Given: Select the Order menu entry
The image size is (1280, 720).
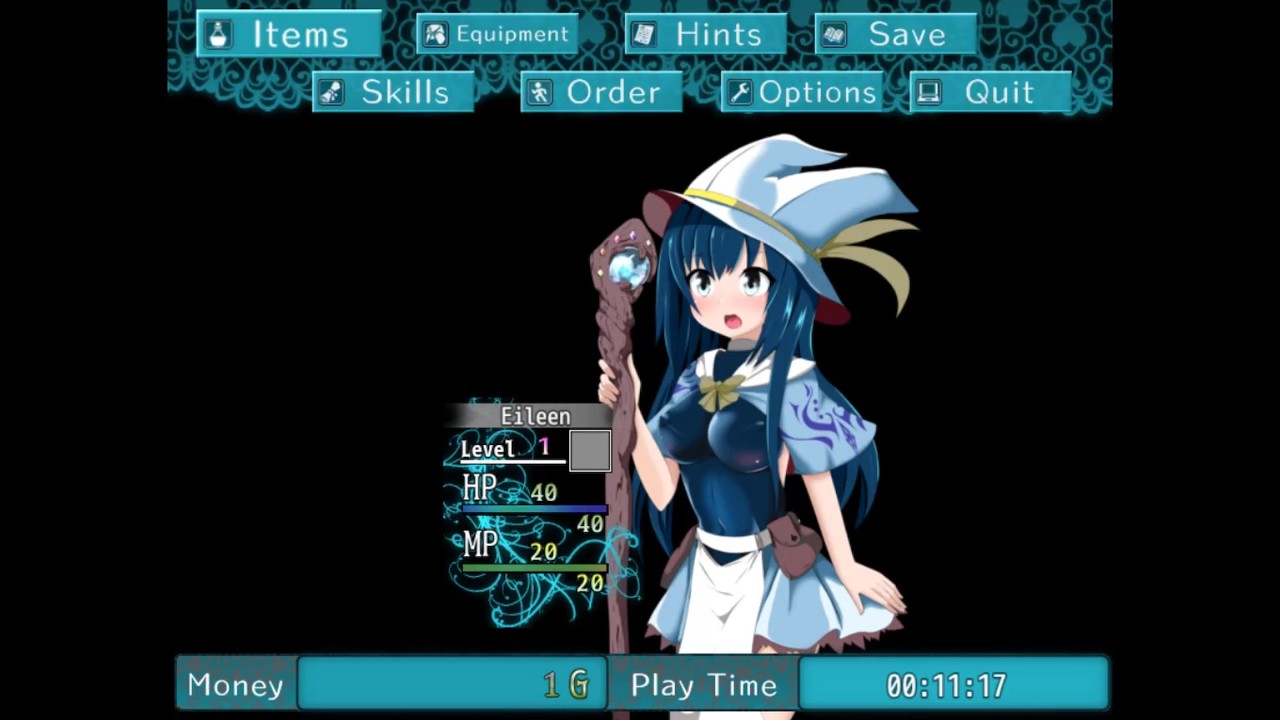Looking at the screenshot, I should point(601,92).
